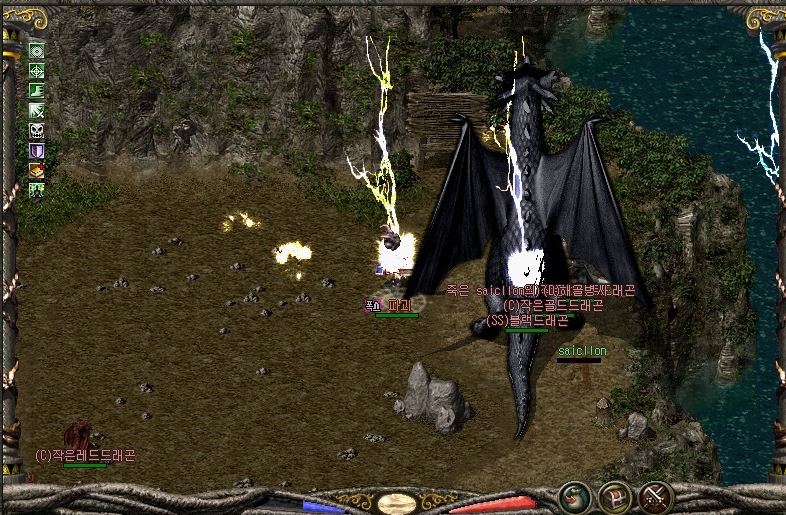Select the purple shield buff icon

[x=37, y=151]
